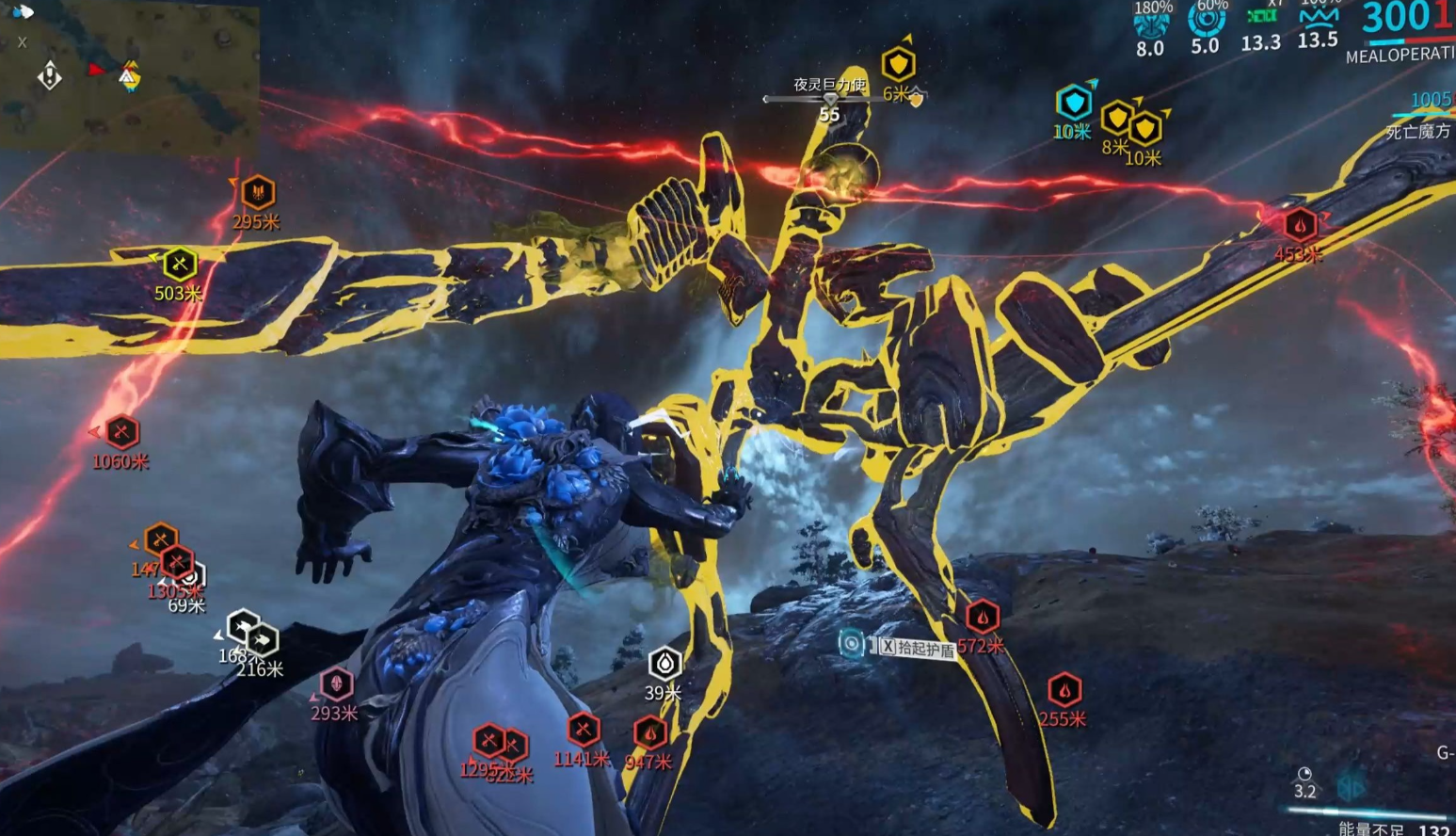Click the crown buff icon

[x=1318, y=17]
